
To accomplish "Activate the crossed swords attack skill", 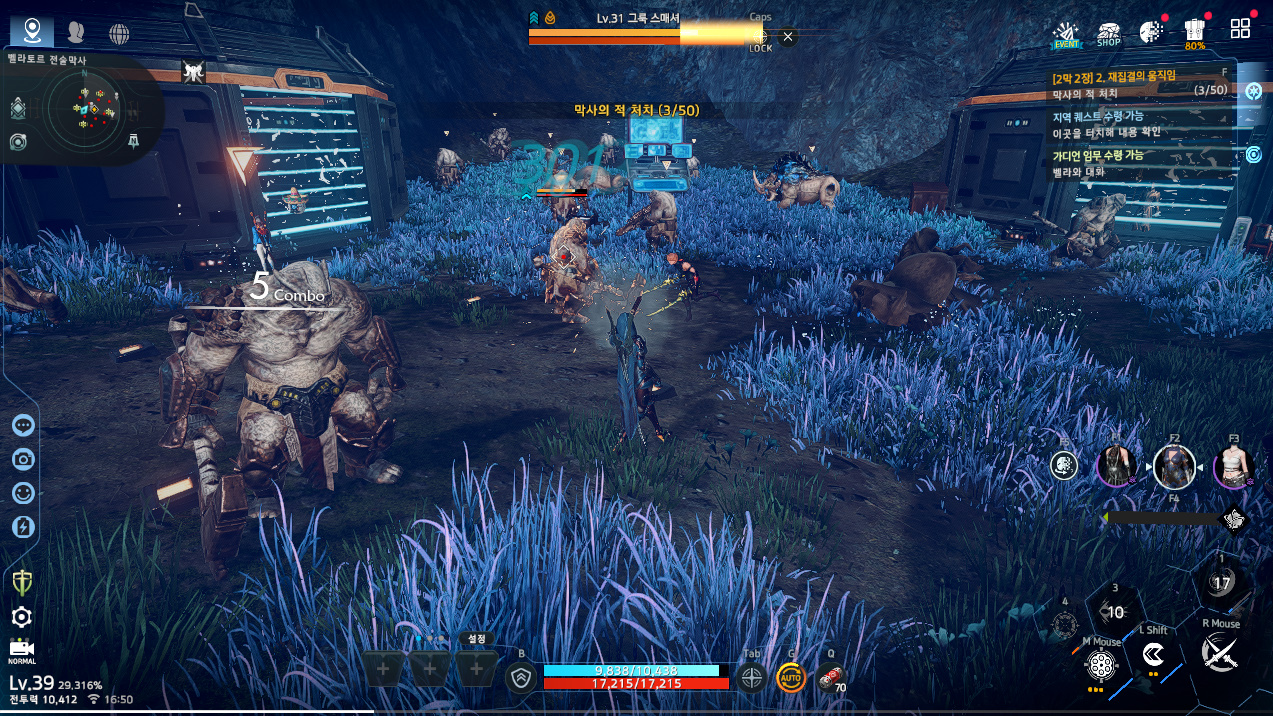I will tap(1220, 654).
